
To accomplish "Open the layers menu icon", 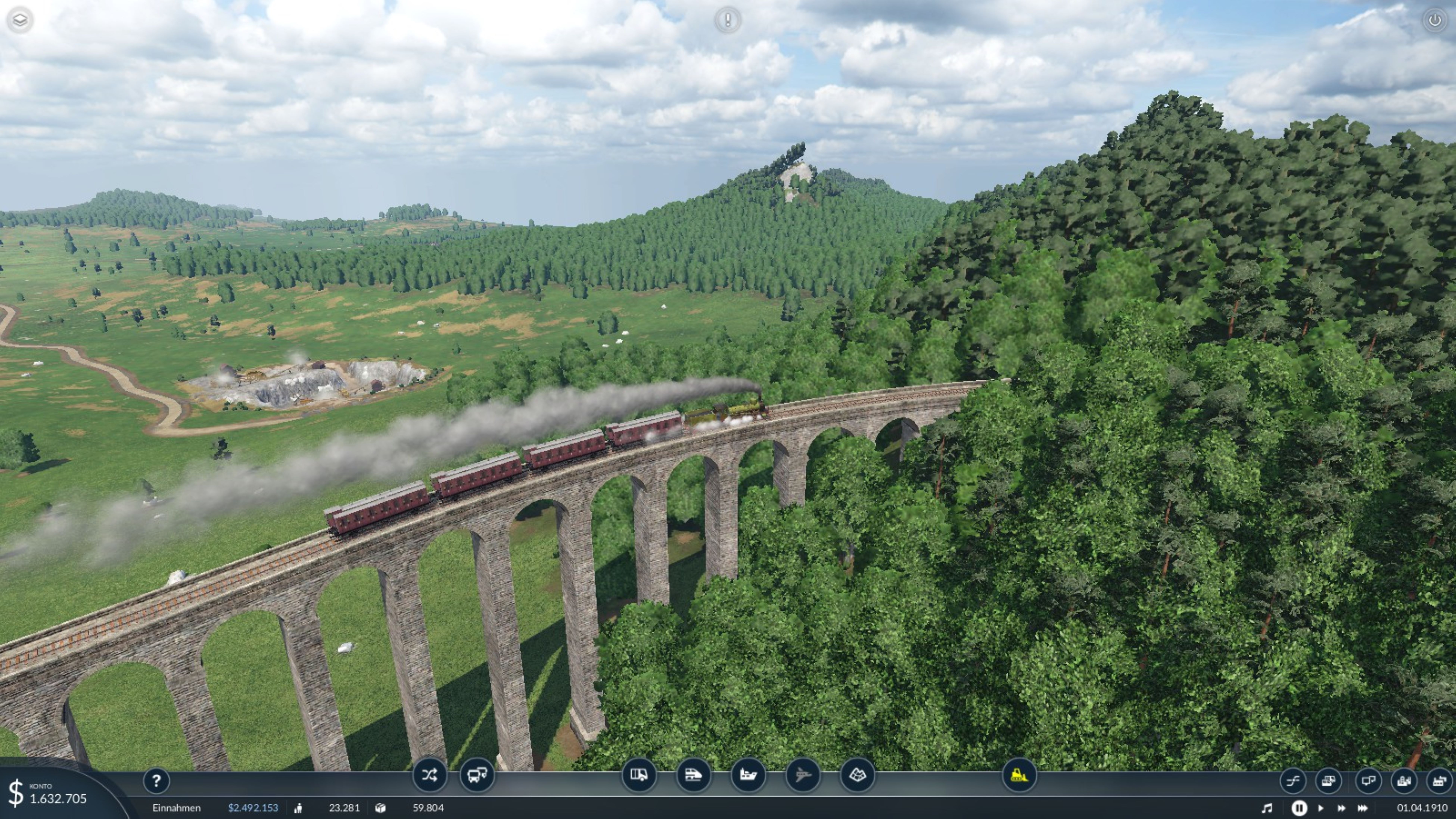I will tap(20, 20).
